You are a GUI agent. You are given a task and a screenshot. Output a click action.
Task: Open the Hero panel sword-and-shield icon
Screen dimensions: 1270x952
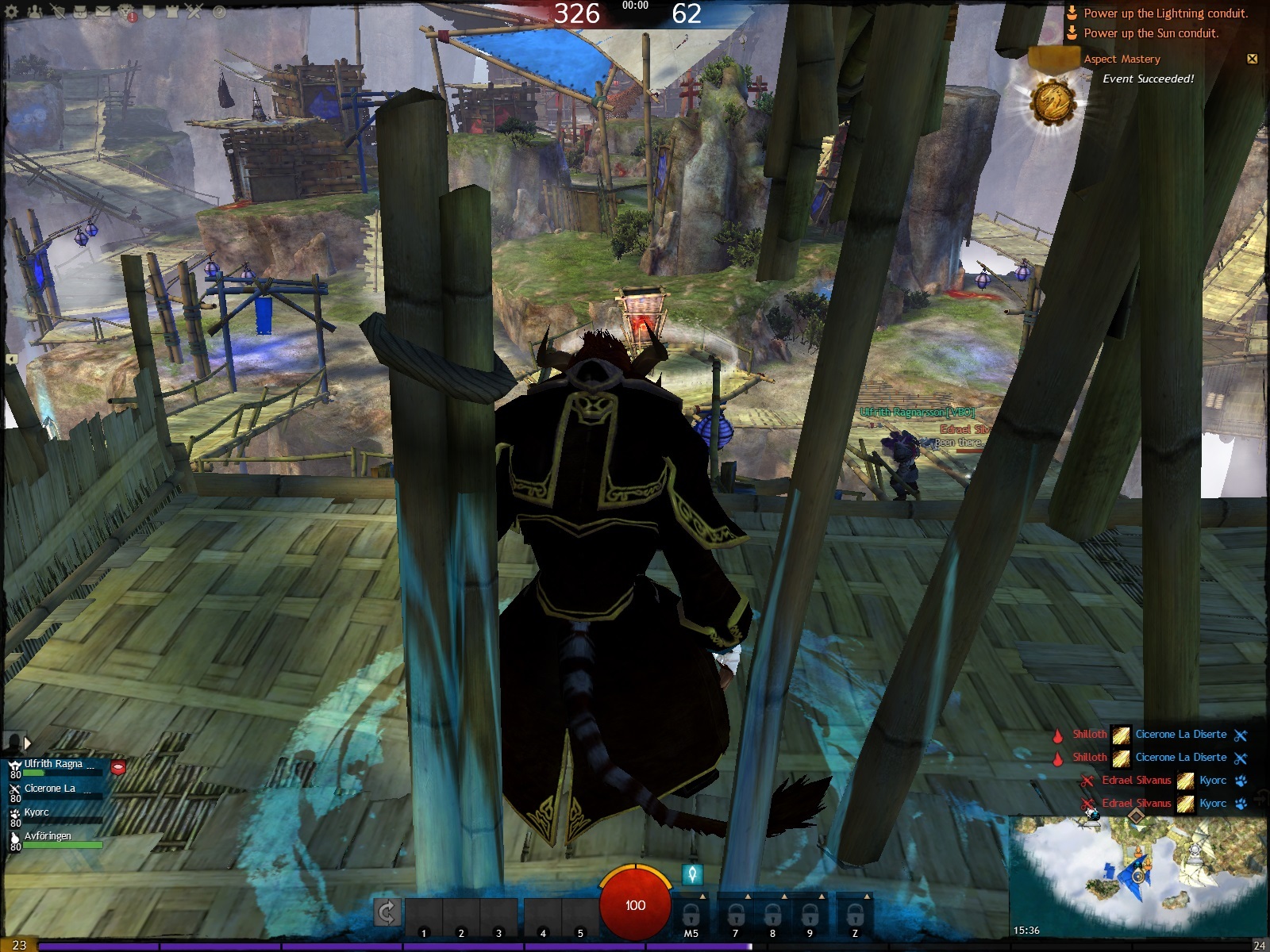58,12
